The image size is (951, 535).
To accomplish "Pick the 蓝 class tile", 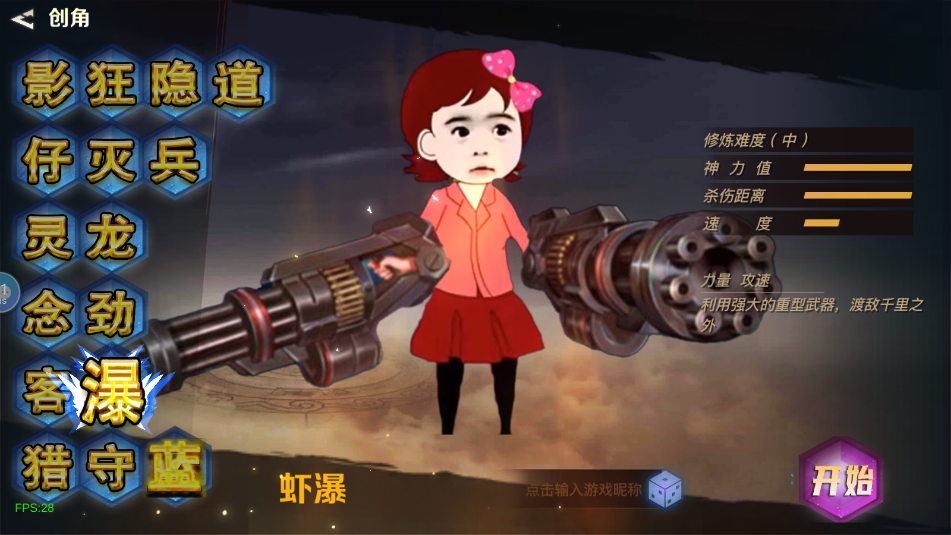I will click(175, 465).
